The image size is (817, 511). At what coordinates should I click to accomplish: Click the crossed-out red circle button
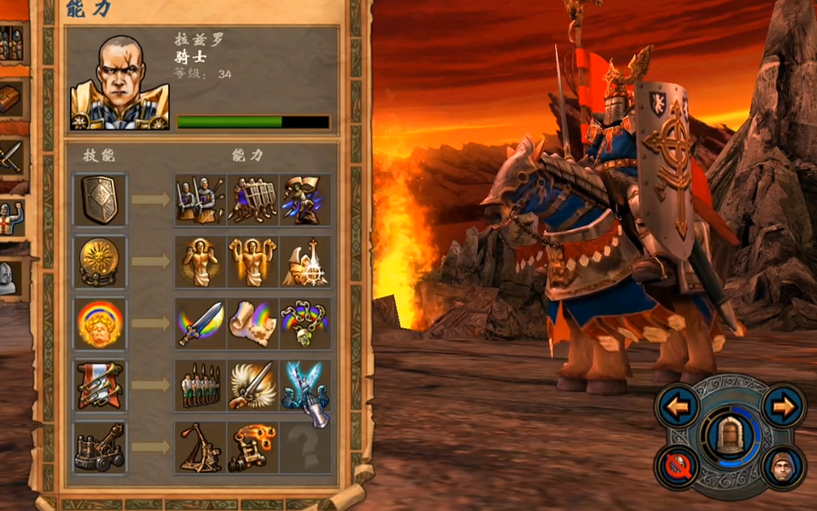pos(677,465)
